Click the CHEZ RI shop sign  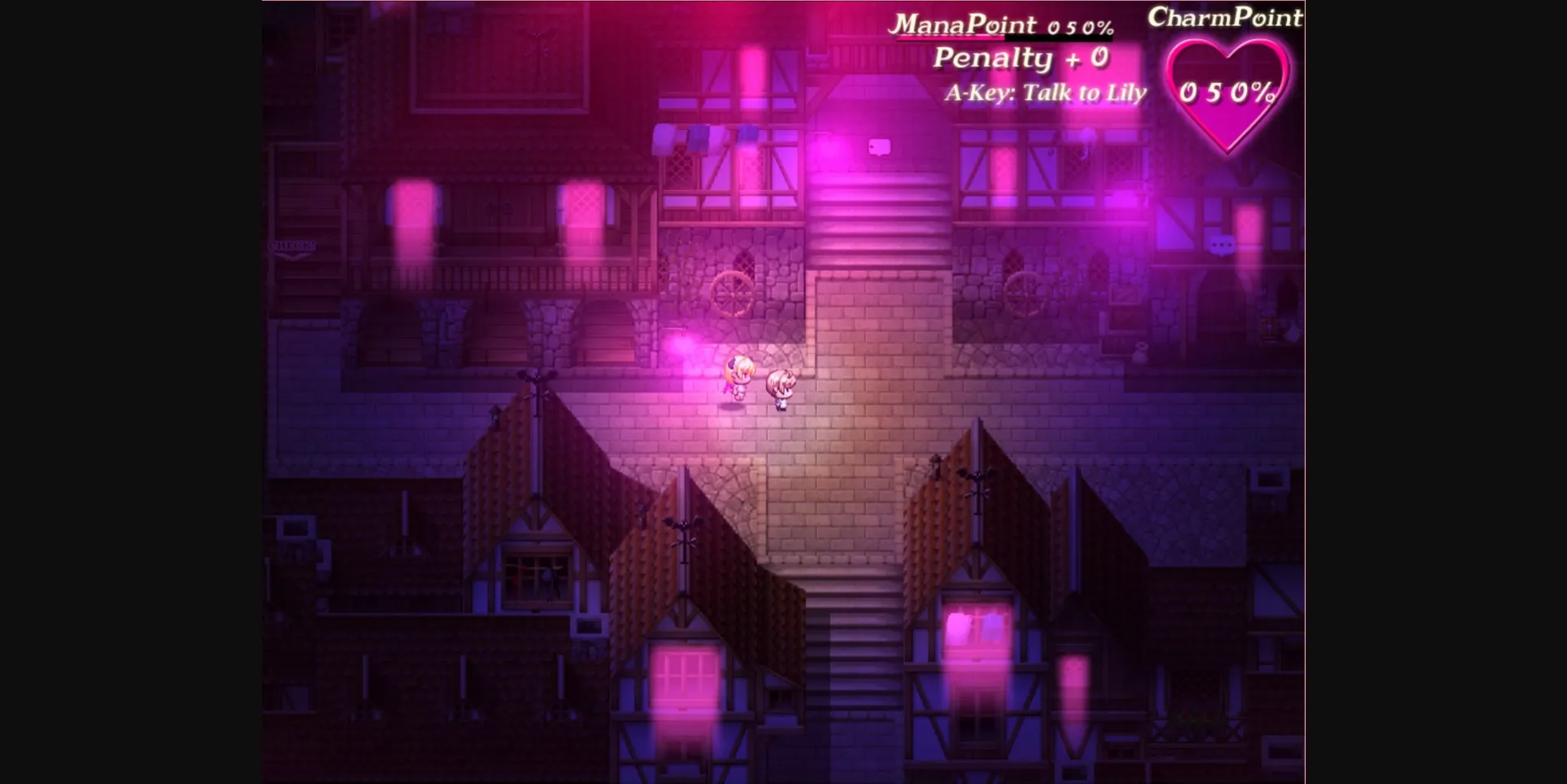tap(291, 246)
